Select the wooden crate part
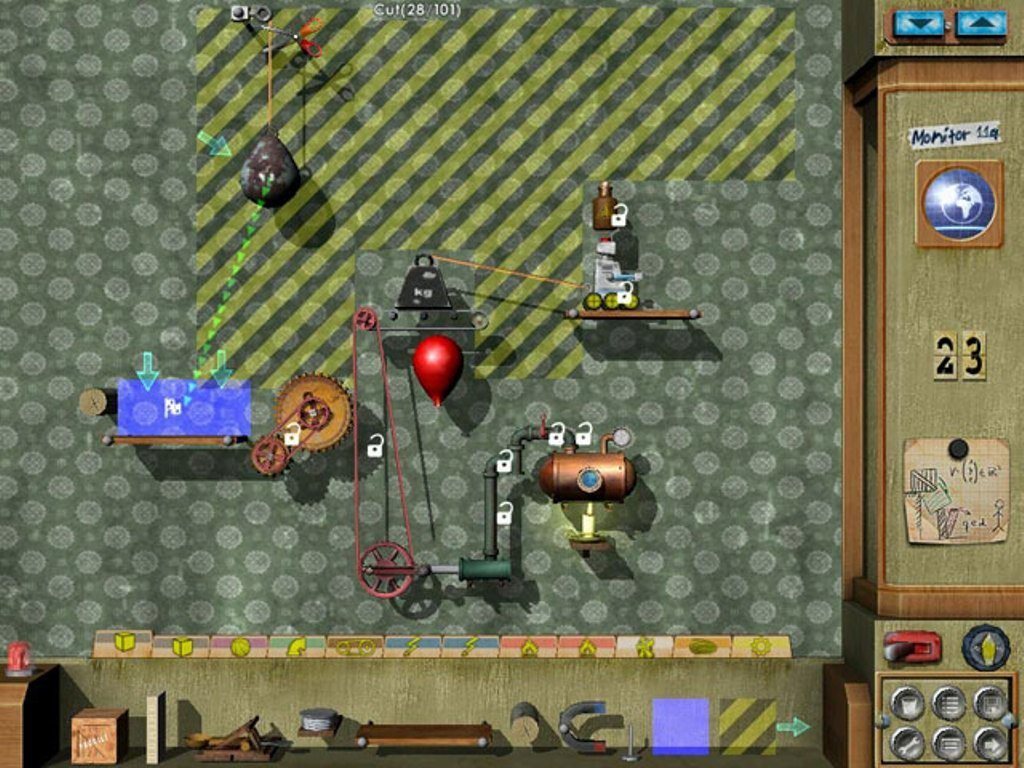This screenshot has height=768, width=1024. coord(99,735)
